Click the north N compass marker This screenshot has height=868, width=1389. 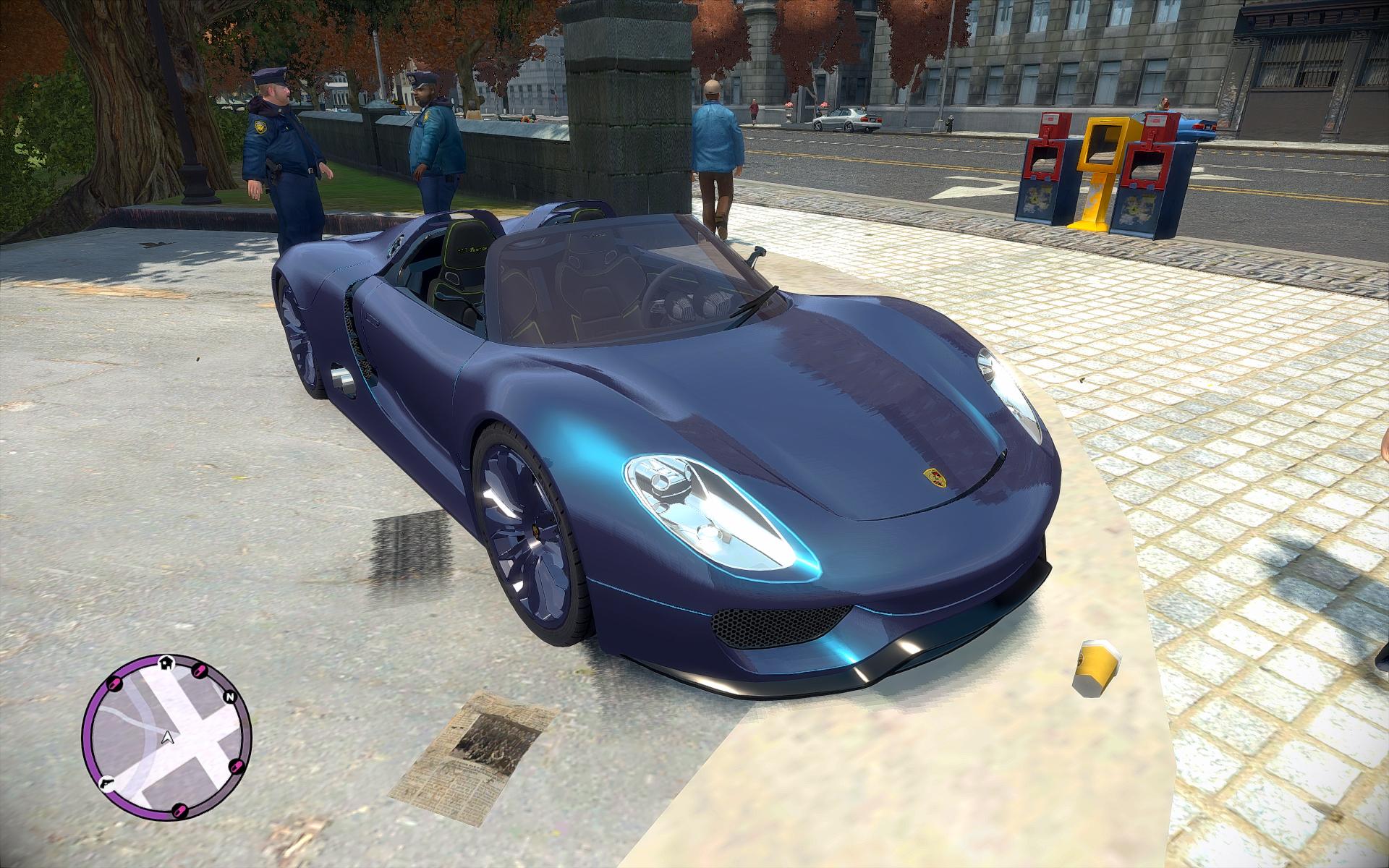230,697
